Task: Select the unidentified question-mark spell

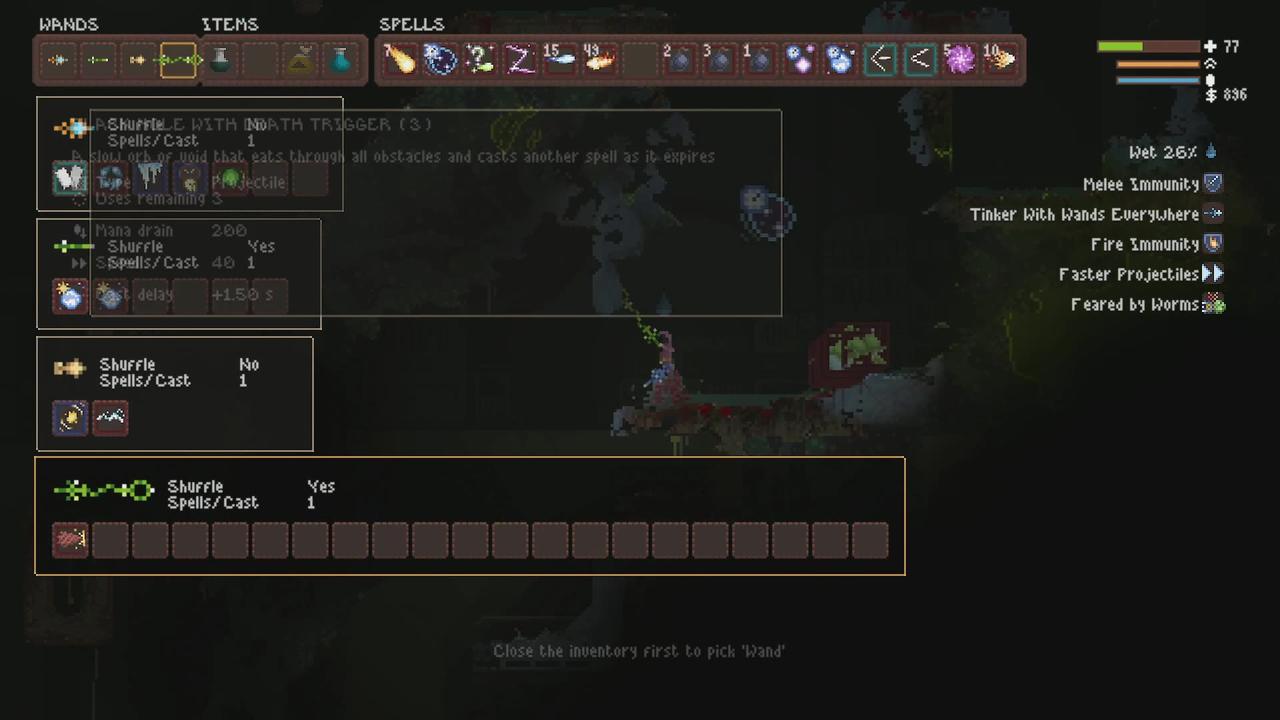Action: 479,60
